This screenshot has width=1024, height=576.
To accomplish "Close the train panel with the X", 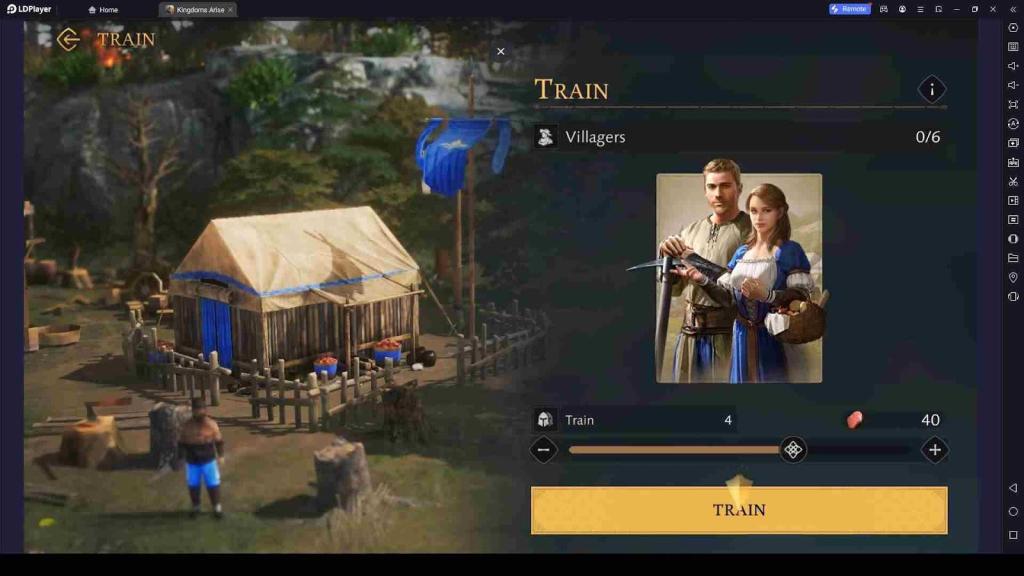I will 501,52.
